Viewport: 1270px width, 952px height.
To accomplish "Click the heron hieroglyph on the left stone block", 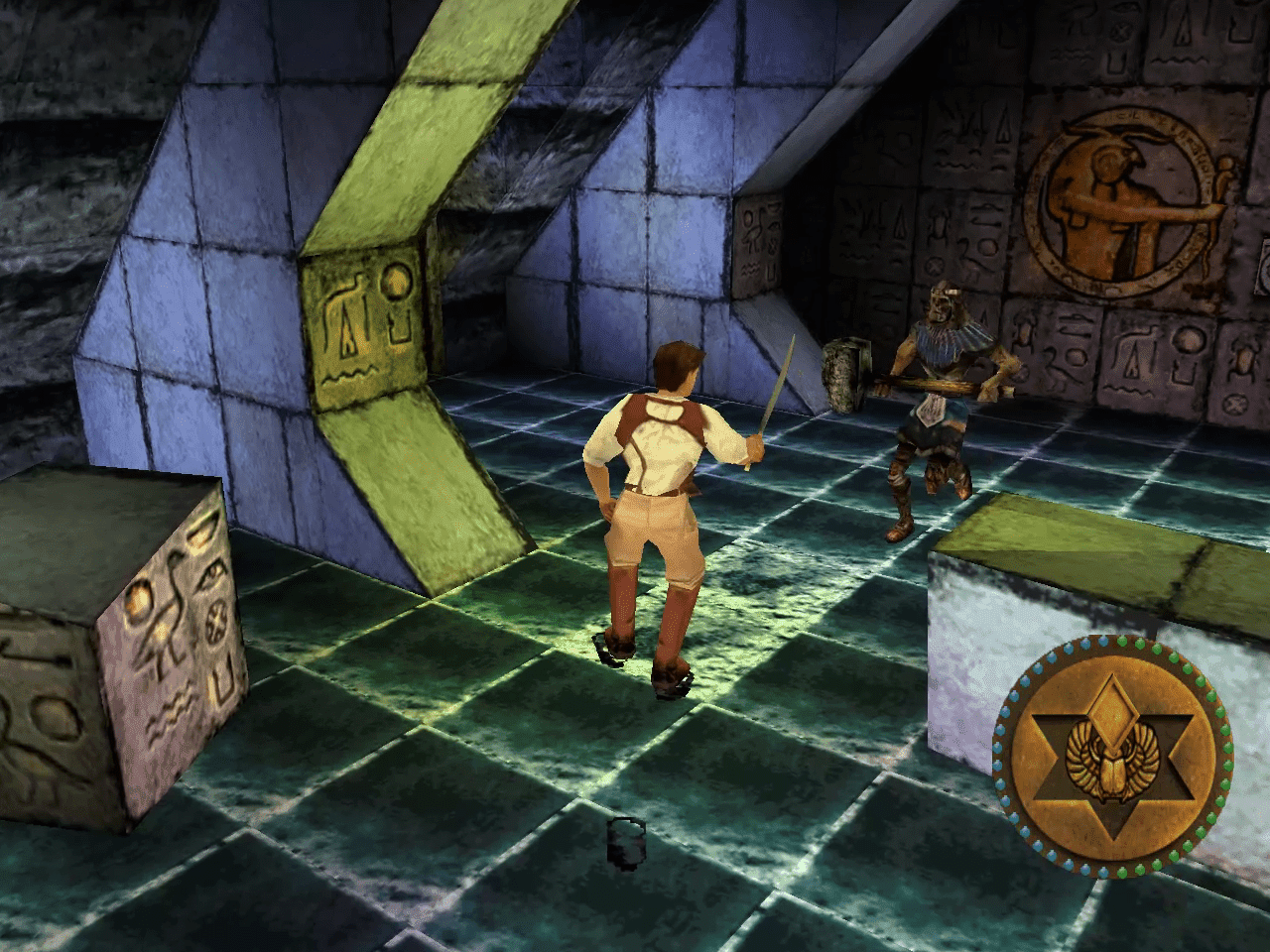I will click(172, 608).
